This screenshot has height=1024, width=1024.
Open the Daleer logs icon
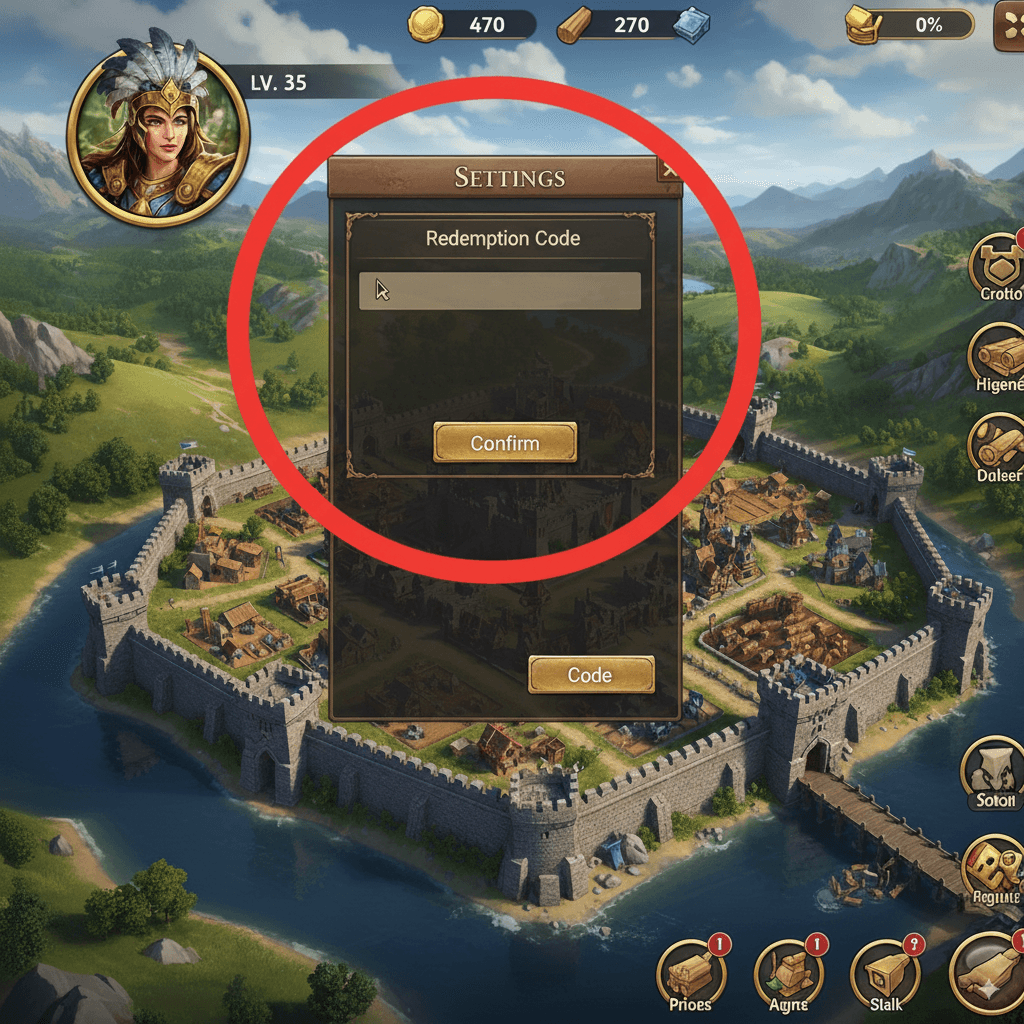(x=998, y=442)
